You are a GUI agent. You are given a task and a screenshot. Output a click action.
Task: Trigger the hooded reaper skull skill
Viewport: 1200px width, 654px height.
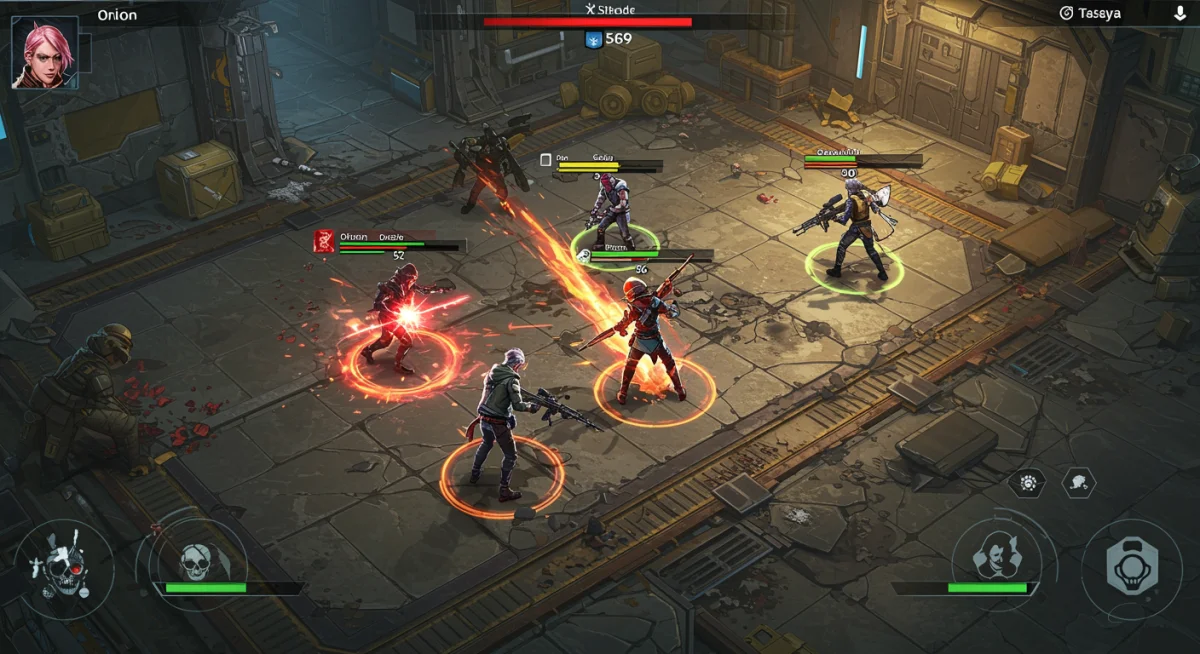(x=197, y=564)
